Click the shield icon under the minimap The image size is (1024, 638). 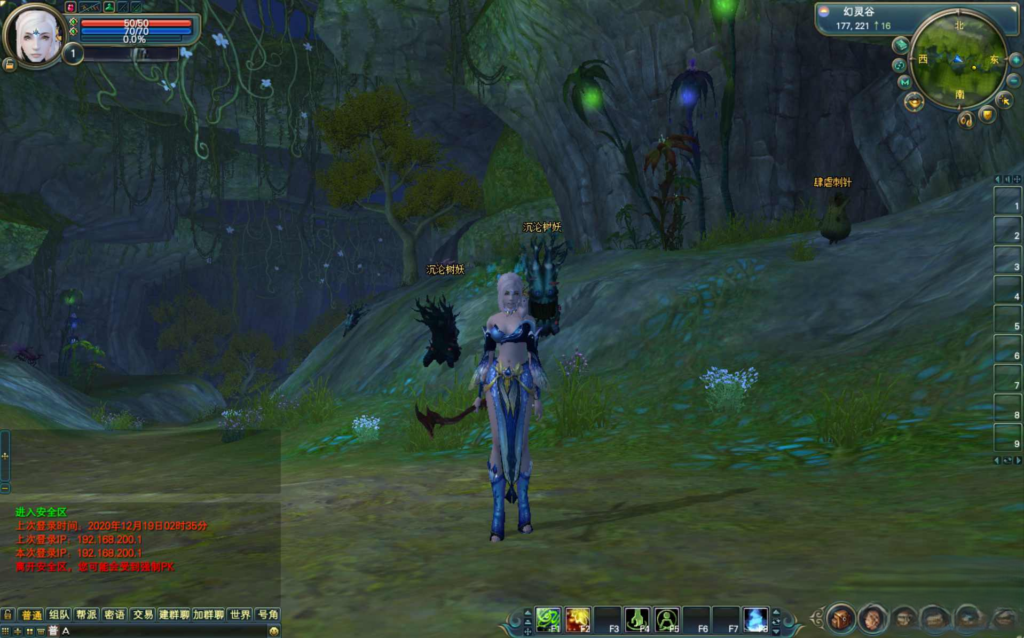(986, 115)
